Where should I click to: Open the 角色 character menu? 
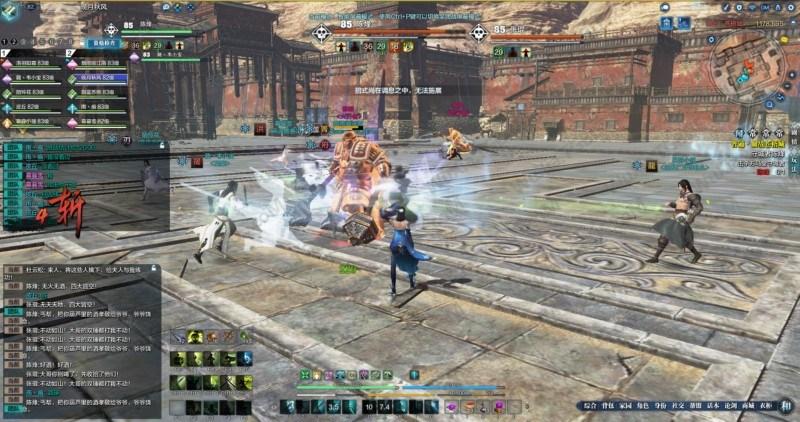[x=643, y=406]
